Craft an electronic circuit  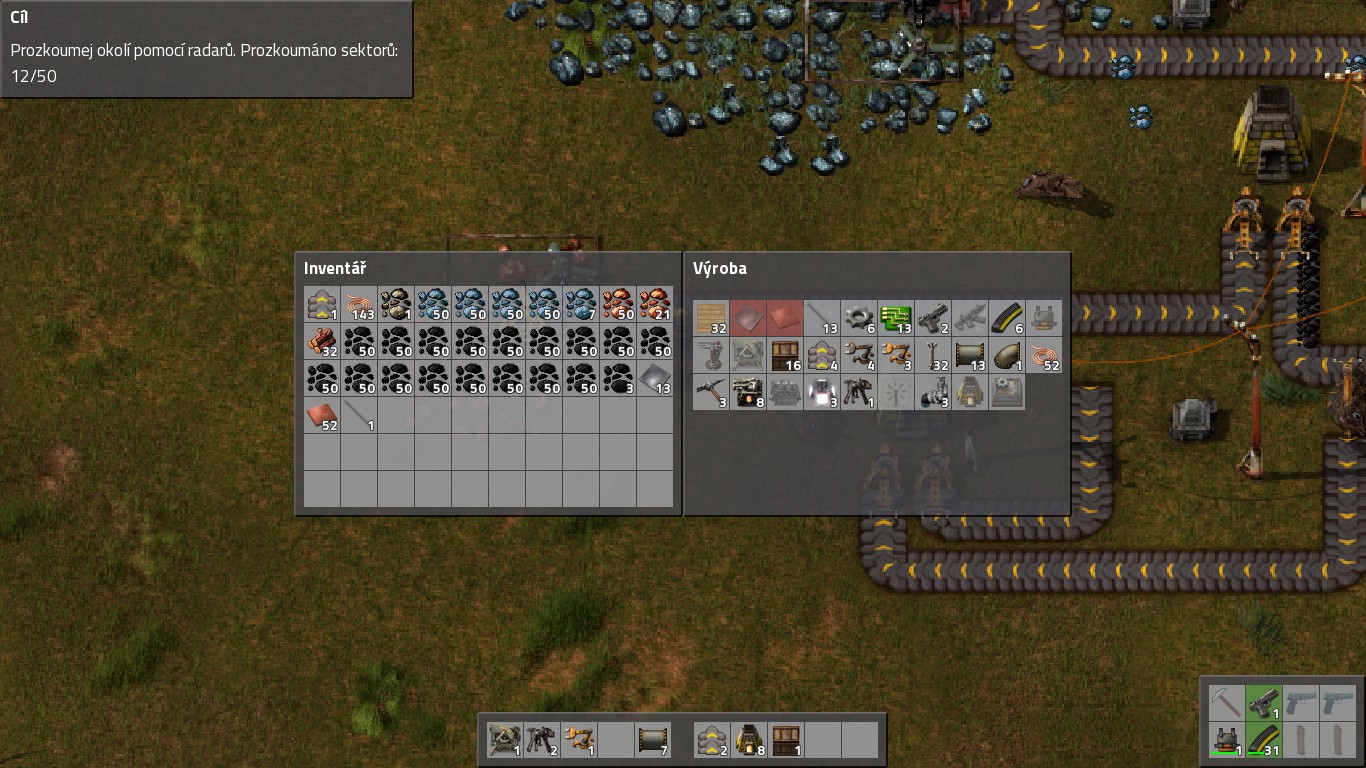tap(896, 319)
